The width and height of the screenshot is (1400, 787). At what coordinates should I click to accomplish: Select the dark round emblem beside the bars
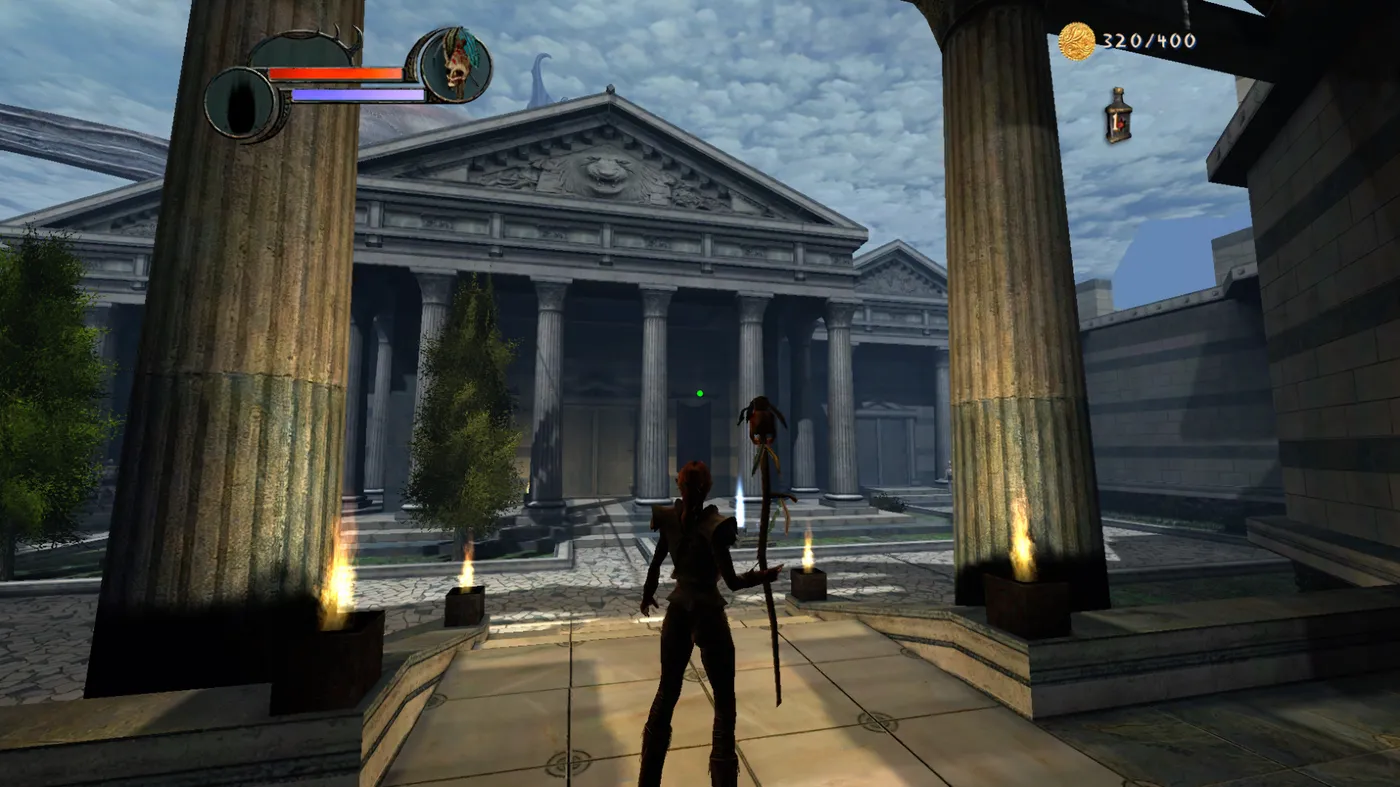(x=241, y=104)
